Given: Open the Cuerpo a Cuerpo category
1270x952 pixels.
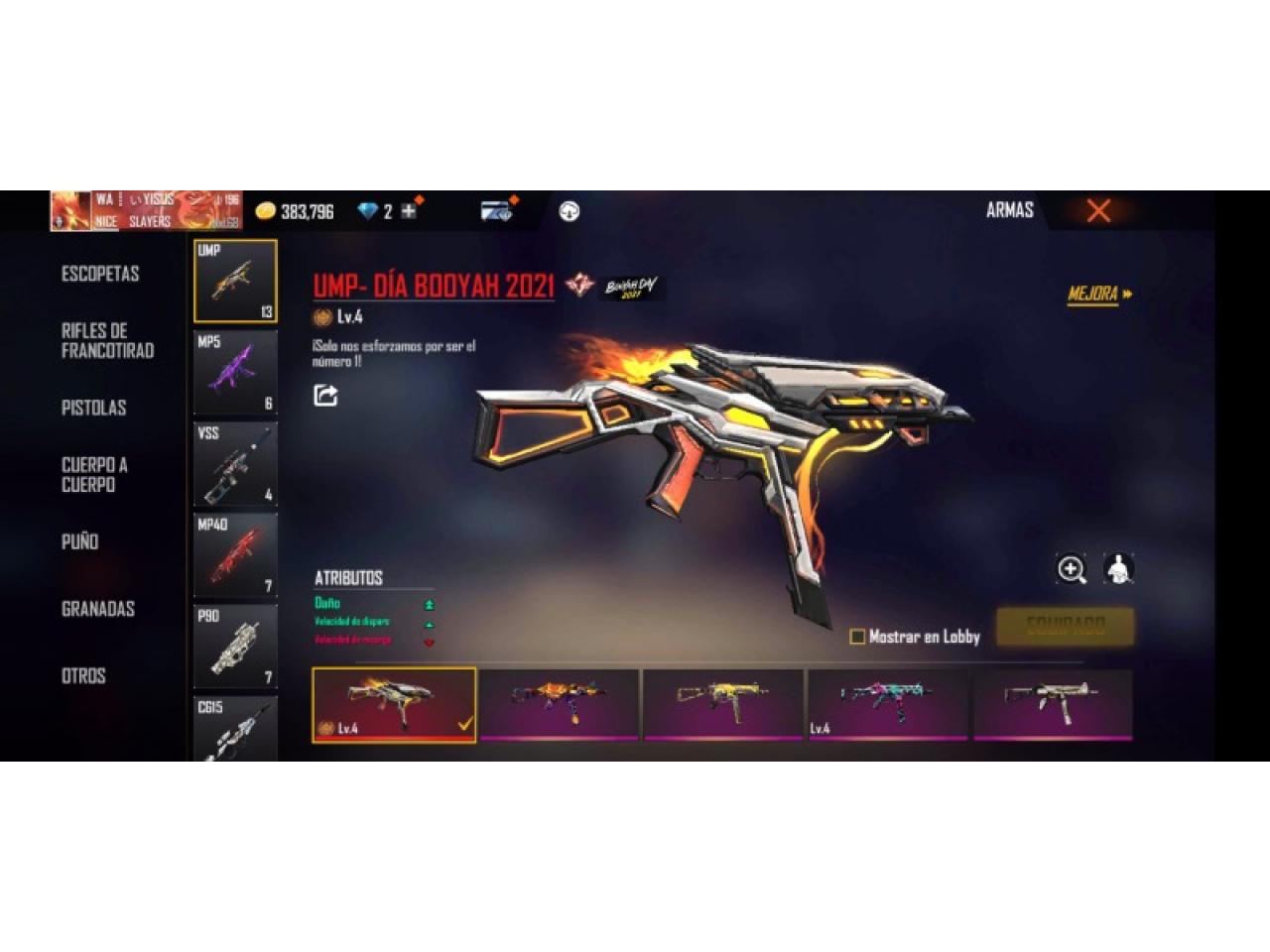Looking at the screenshot, I should [94, 475].
